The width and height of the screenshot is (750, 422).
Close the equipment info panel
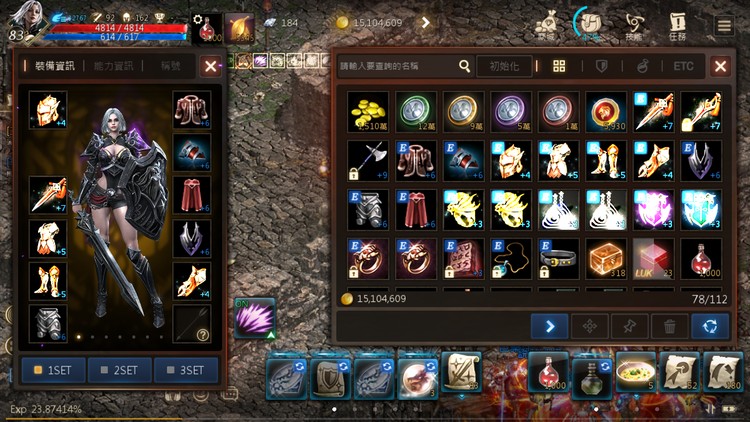tap(210, 67)
